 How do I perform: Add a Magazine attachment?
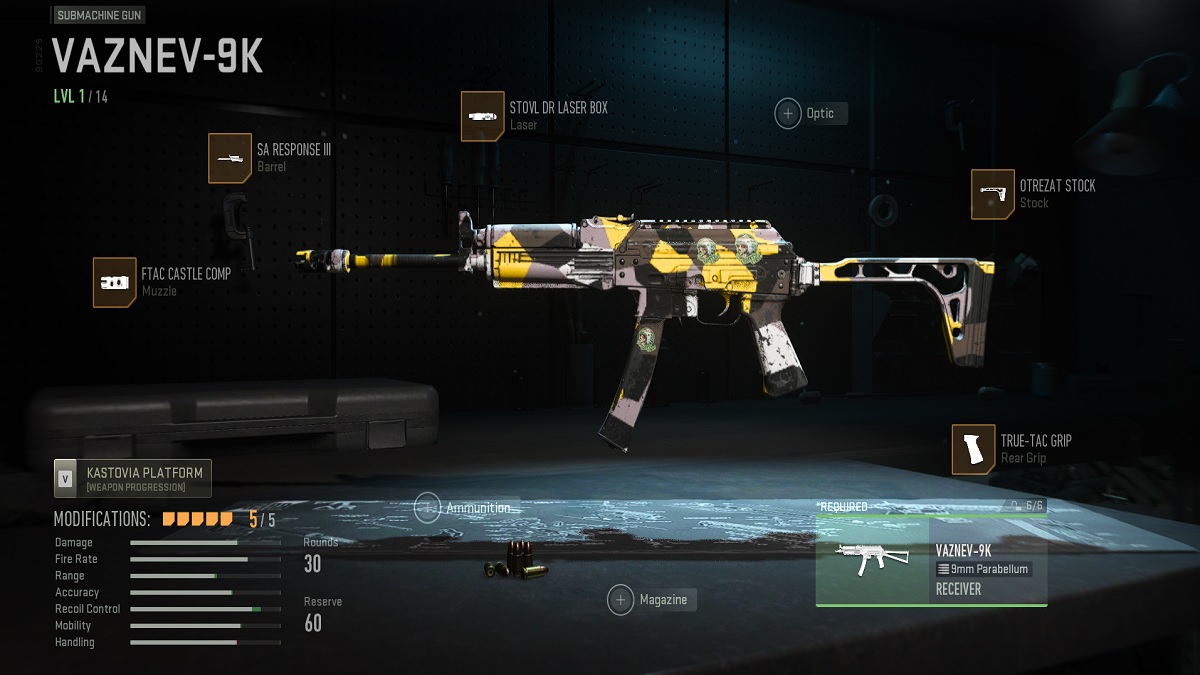[621, 600]
